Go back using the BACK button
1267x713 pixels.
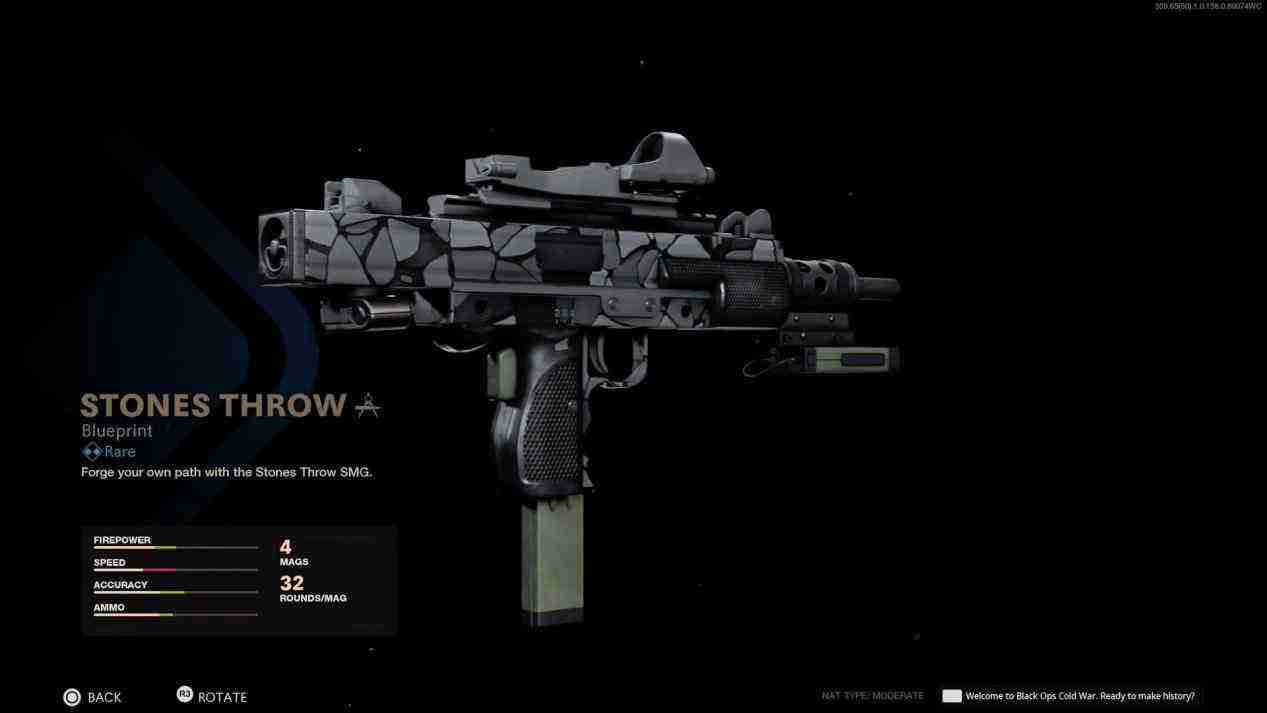(x=93, y=697)
